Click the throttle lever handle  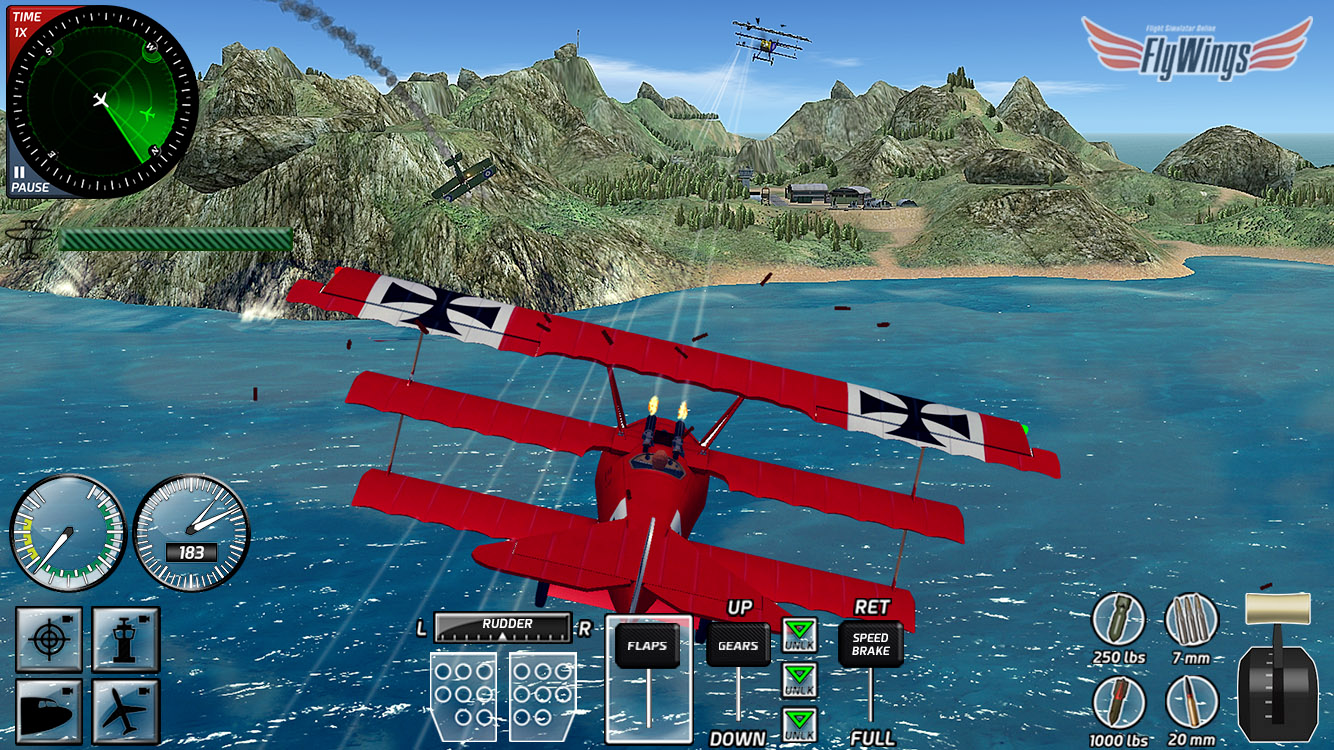[1276, 607]
